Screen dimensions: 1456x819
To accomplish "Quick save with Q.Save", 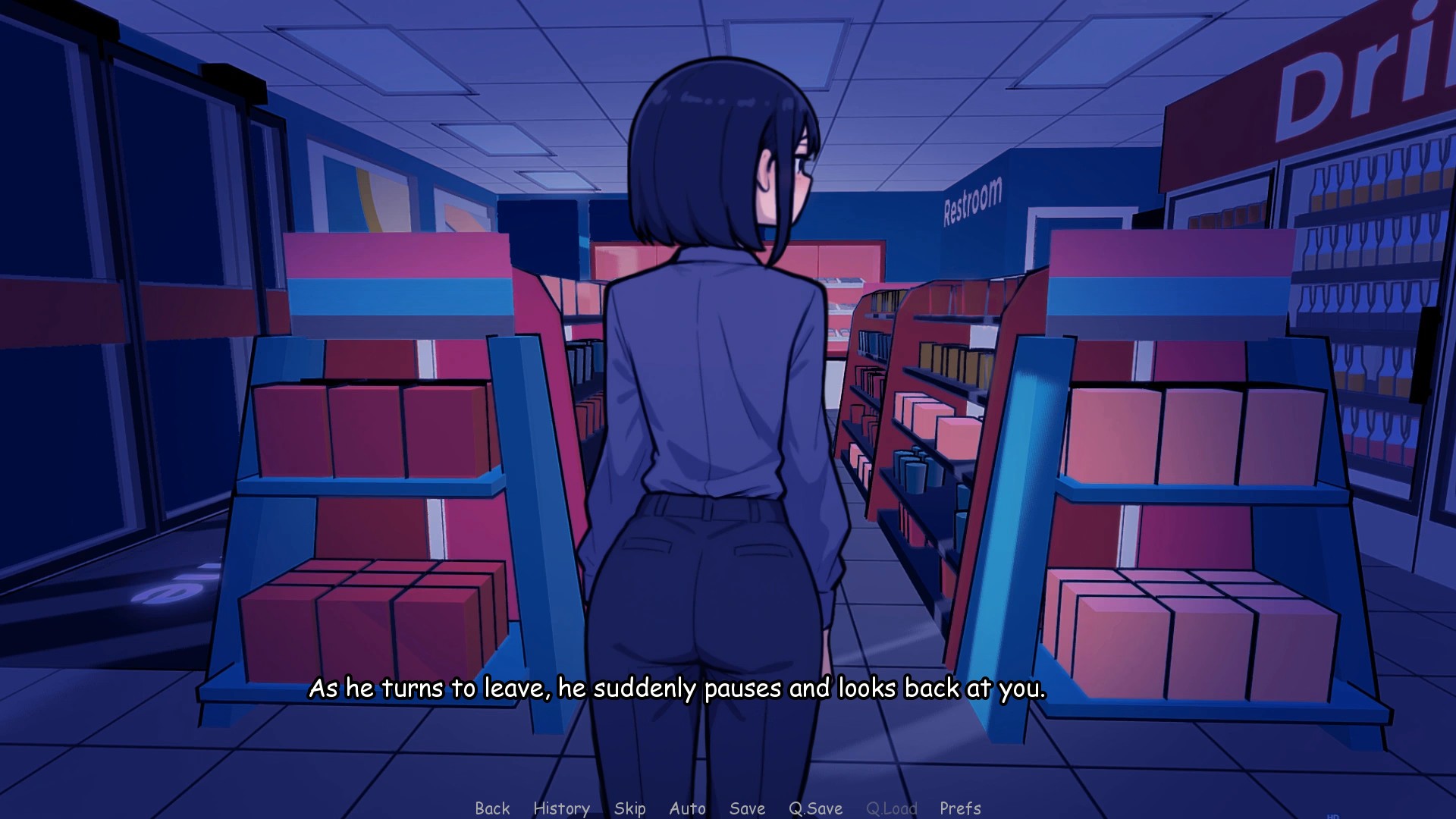I will click(x=815, y=808).
